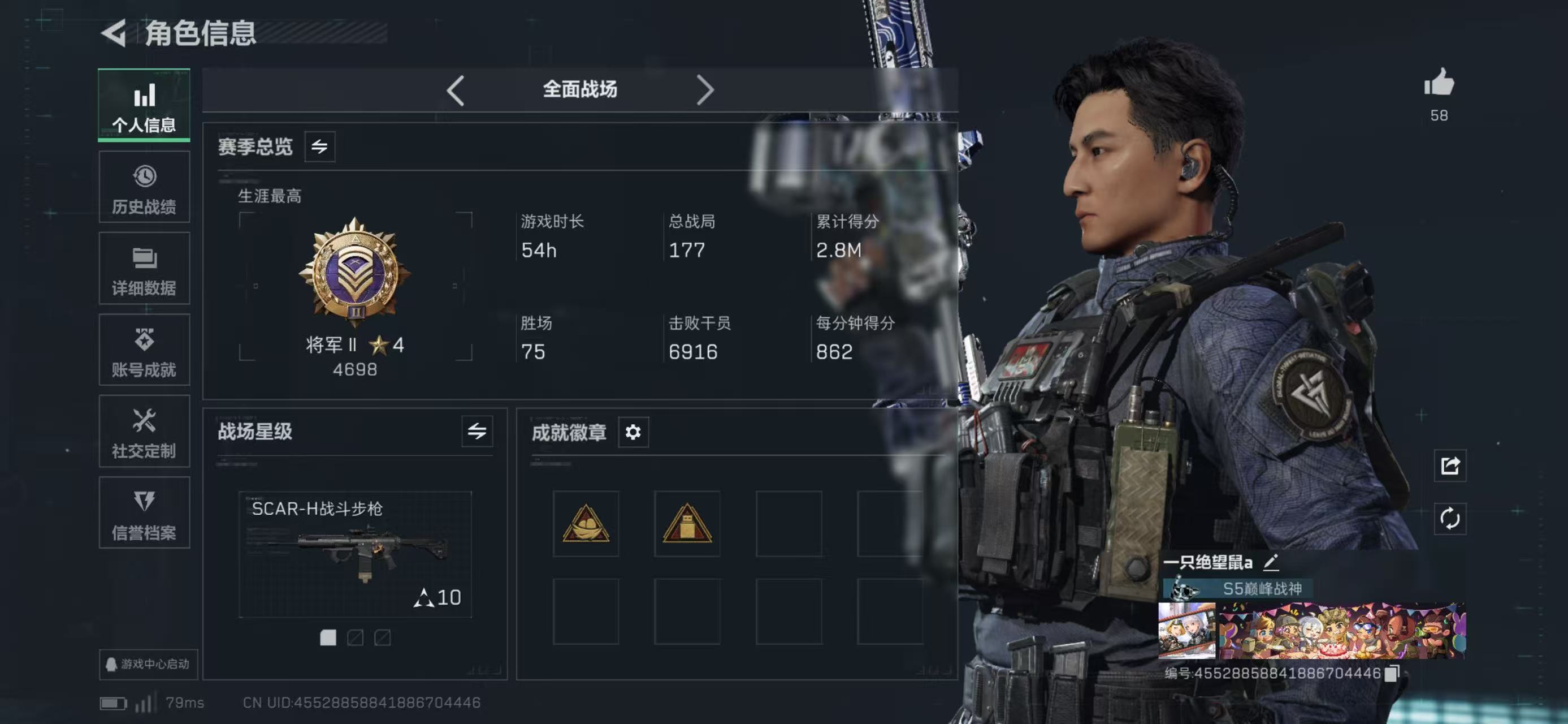Go back using the arrow beside 角色信息
Image resolution: width=1568 pixels, height=724 pixels.
tap(114, 33)
